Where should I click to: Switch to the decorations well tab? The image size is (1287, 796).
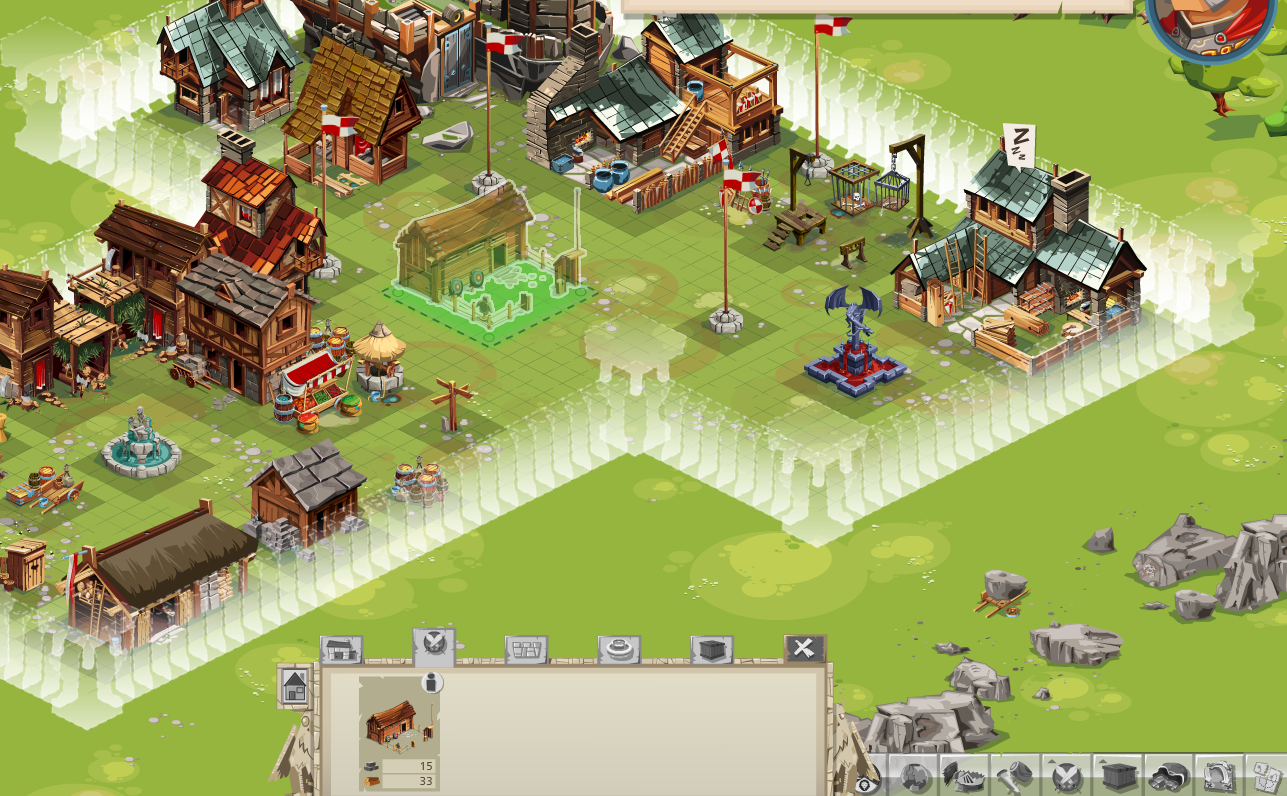click(617, 648)
